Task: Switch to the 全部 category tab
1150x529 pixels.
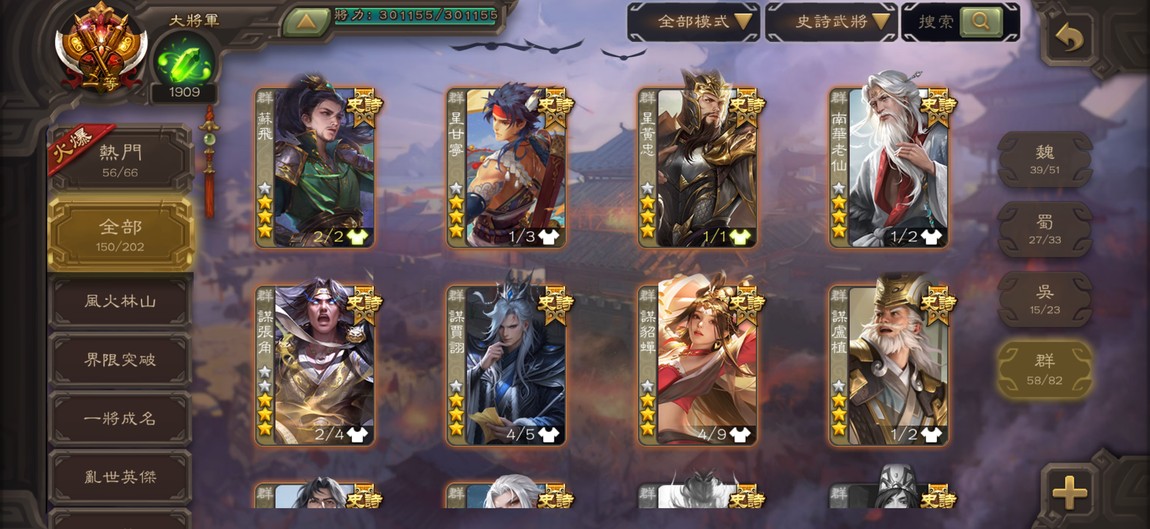Action: coord(120,234)
